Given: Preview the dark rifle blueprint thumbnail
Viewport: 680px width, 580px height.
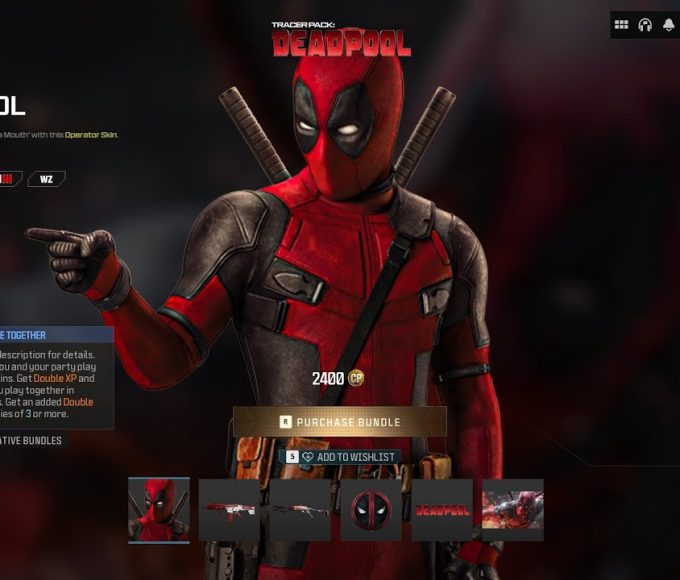Looking at the screenshot, I should click(x=300, y=510).
